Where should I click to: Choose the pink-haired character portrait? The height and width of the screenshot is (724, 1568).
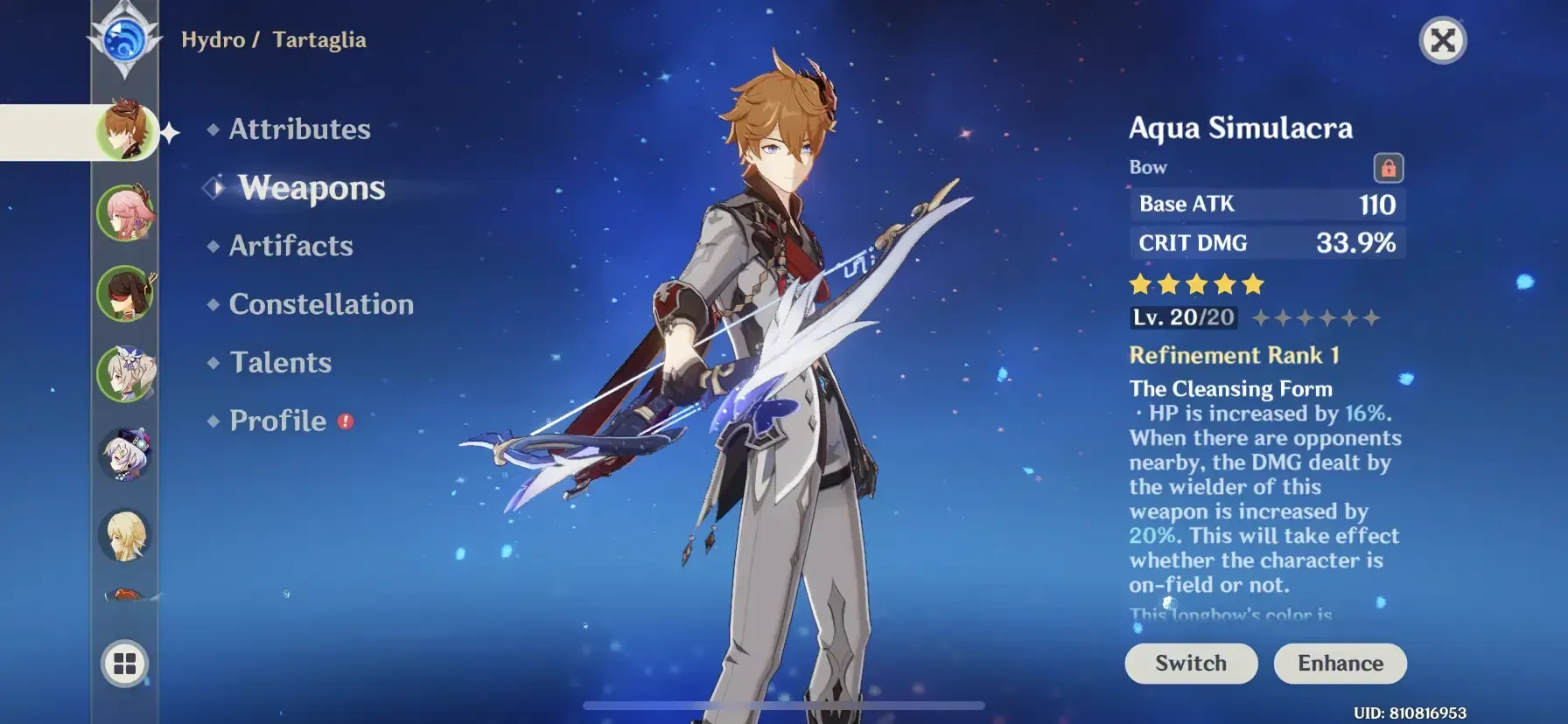point(125,212)
